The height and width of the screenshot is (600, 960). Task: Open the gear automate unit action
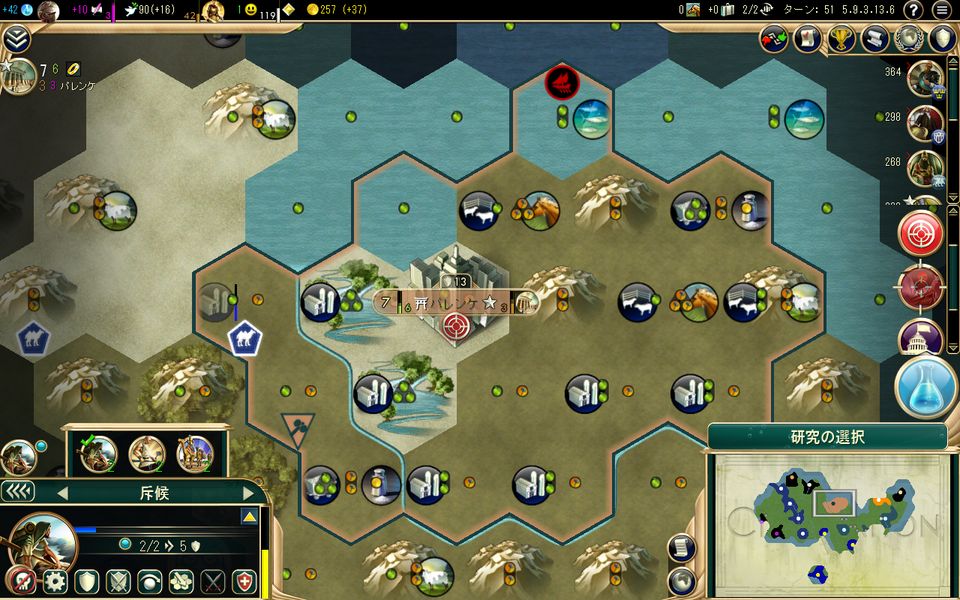(x=54, y=581)
